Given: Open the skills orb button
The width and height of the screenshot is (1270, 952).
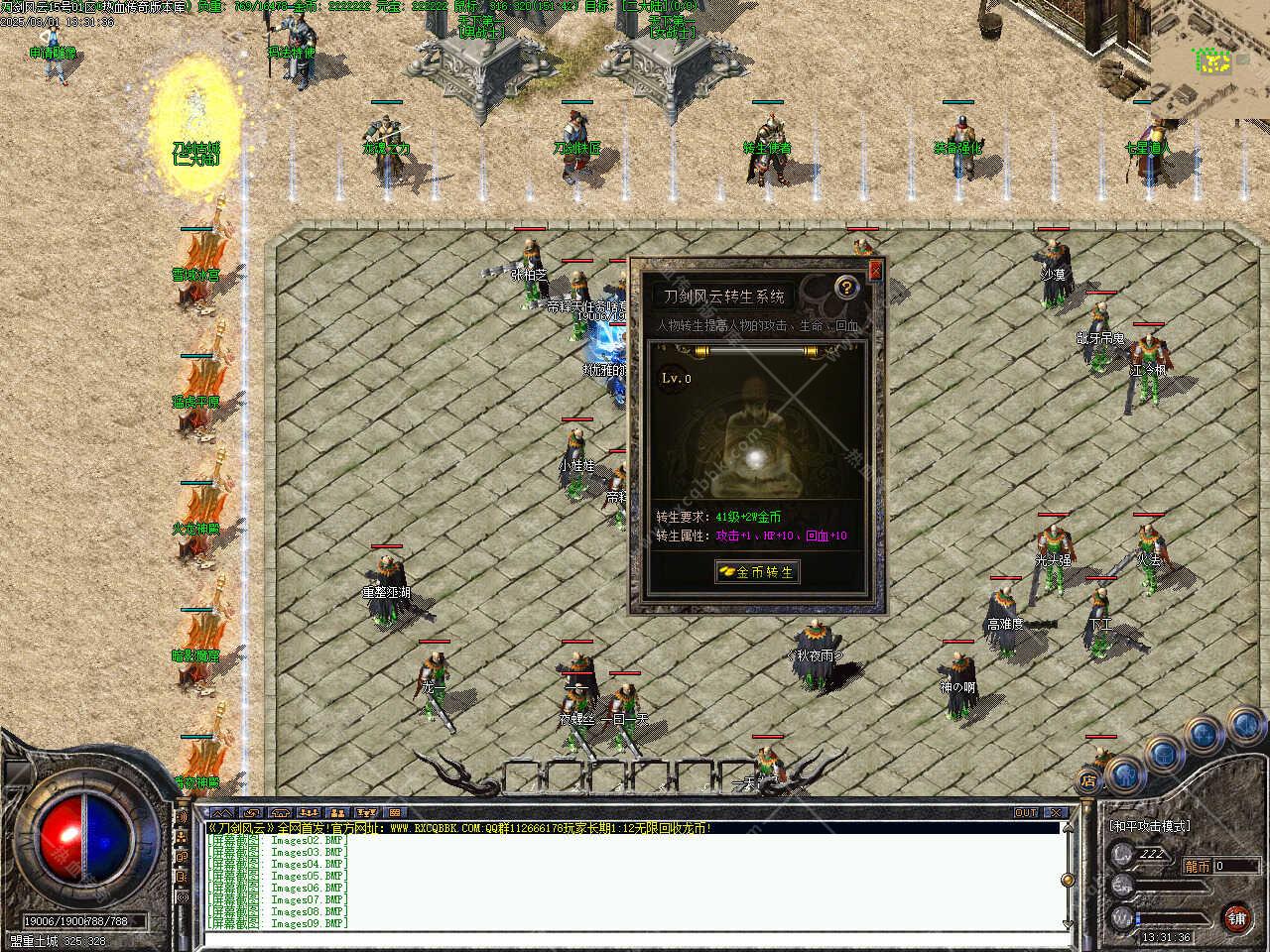Looking at the screenshot, I should pos(1203,734).
